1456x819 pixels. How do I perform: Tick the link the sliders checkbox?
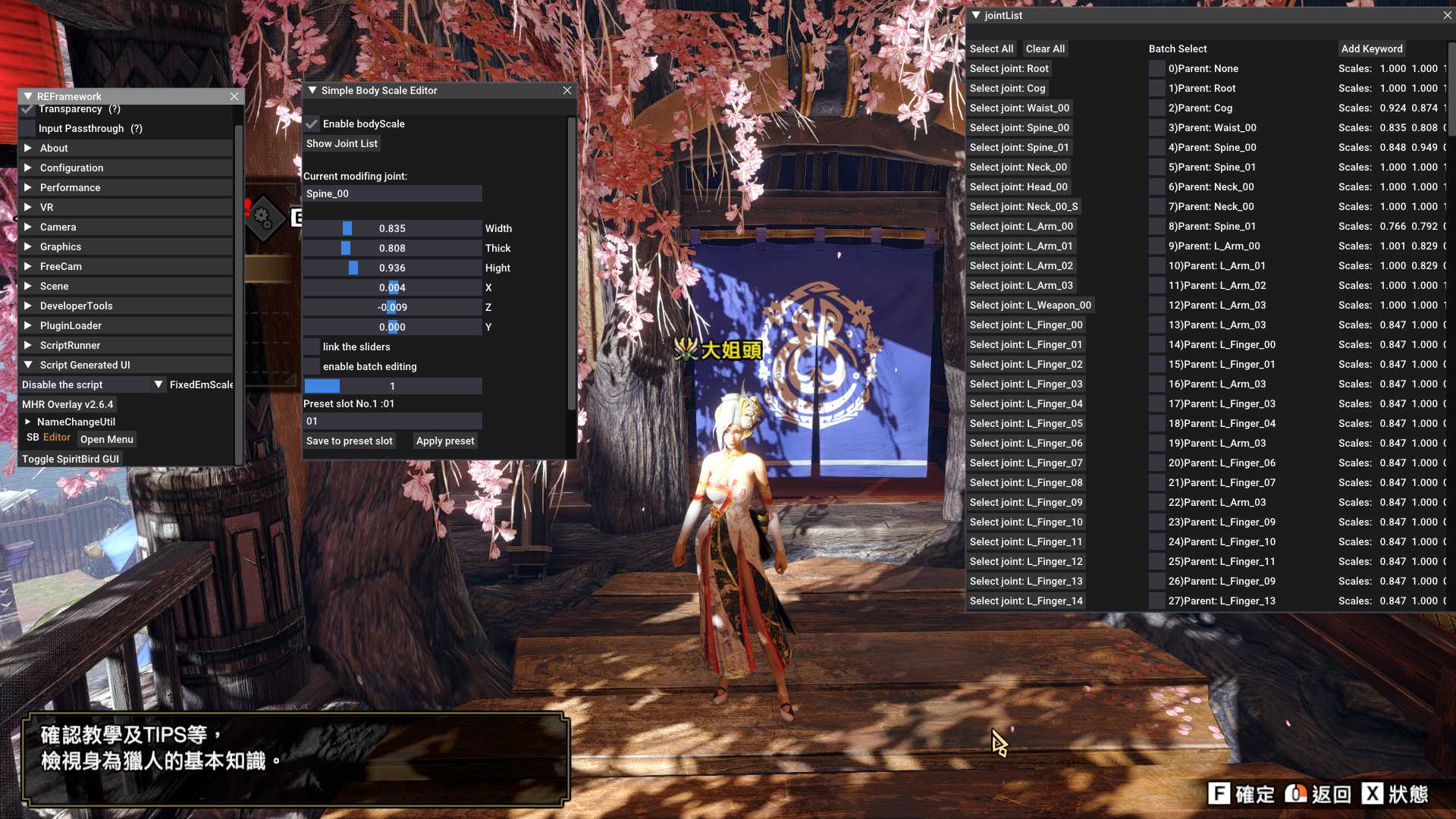tap(312, 347)
